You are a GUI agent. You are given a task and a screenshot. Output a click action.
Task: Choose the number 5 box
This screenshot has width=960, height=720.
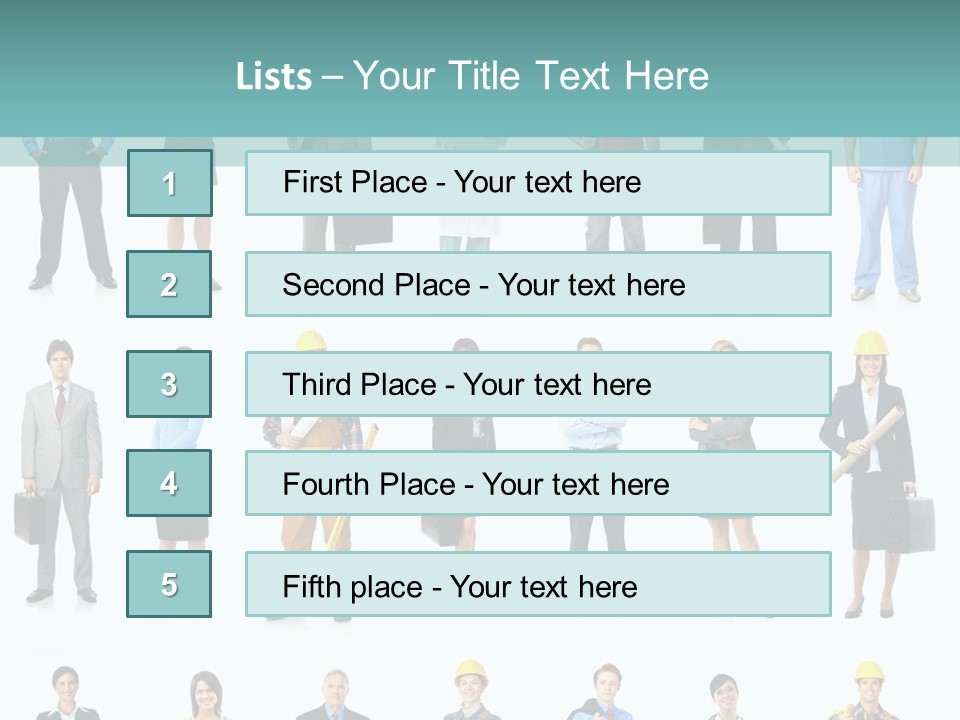click(169, 584)
